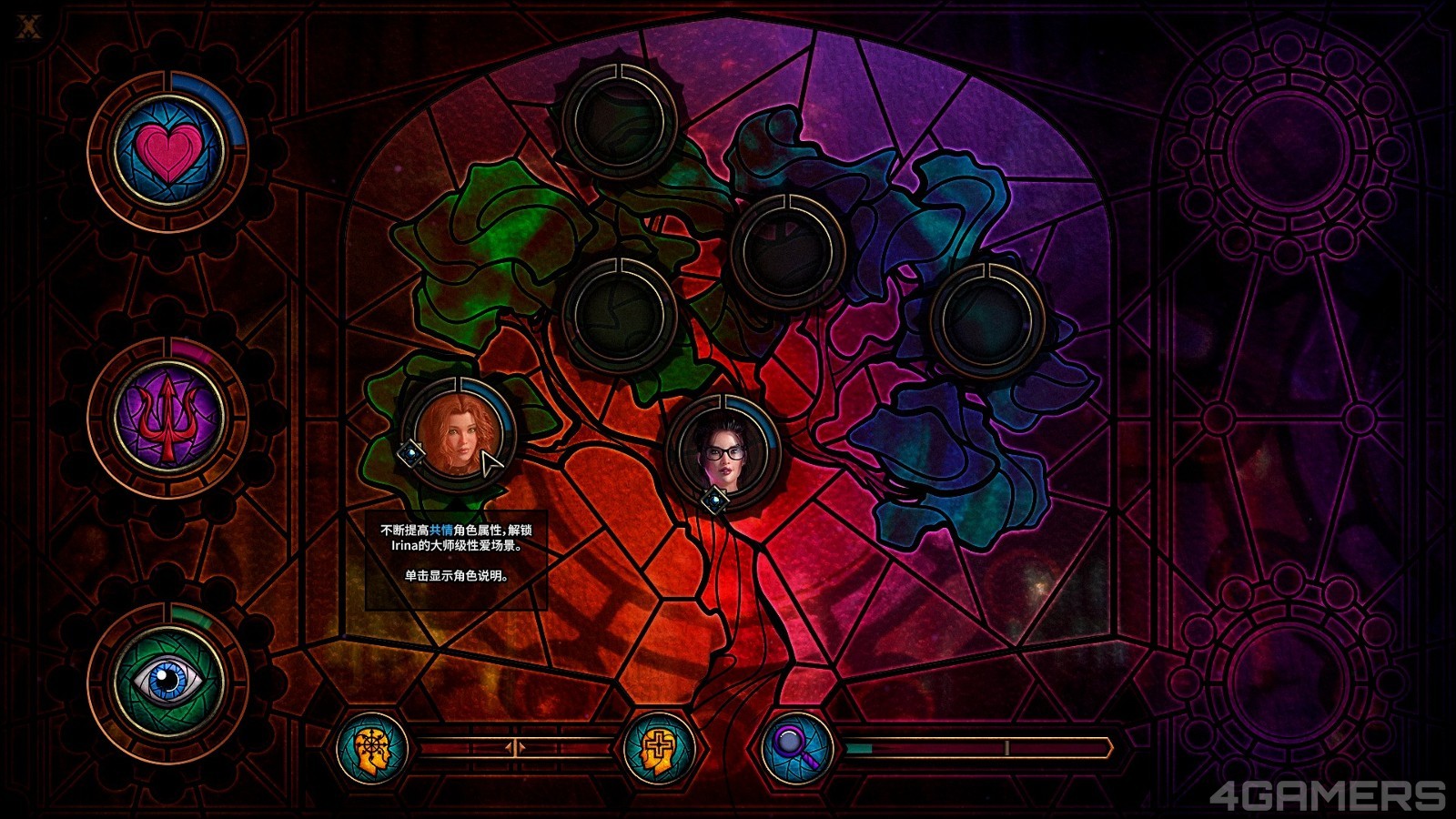Select the red trident attribute medallion
Viewport: 1456px width, 819px height.
[168, 418]
